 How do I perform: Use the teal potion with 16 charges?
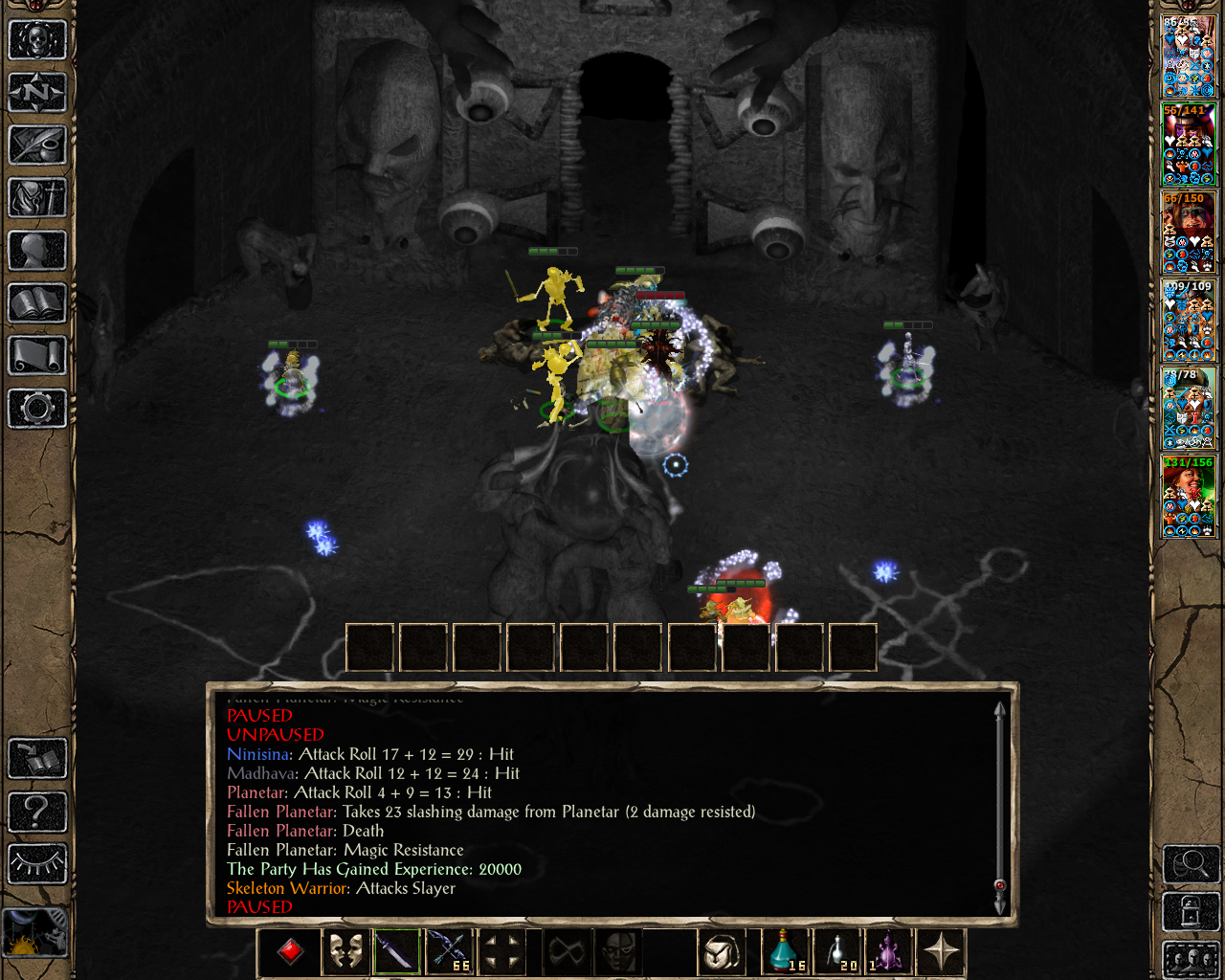785,951
